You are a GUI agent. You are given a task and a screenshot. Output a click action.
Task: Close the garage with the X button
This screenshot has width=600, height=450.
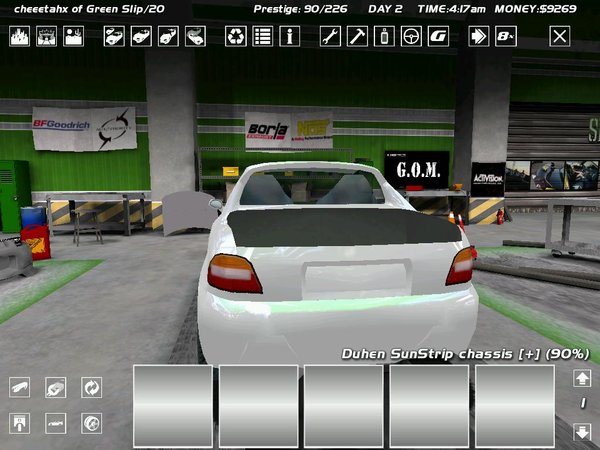point(560,37)
